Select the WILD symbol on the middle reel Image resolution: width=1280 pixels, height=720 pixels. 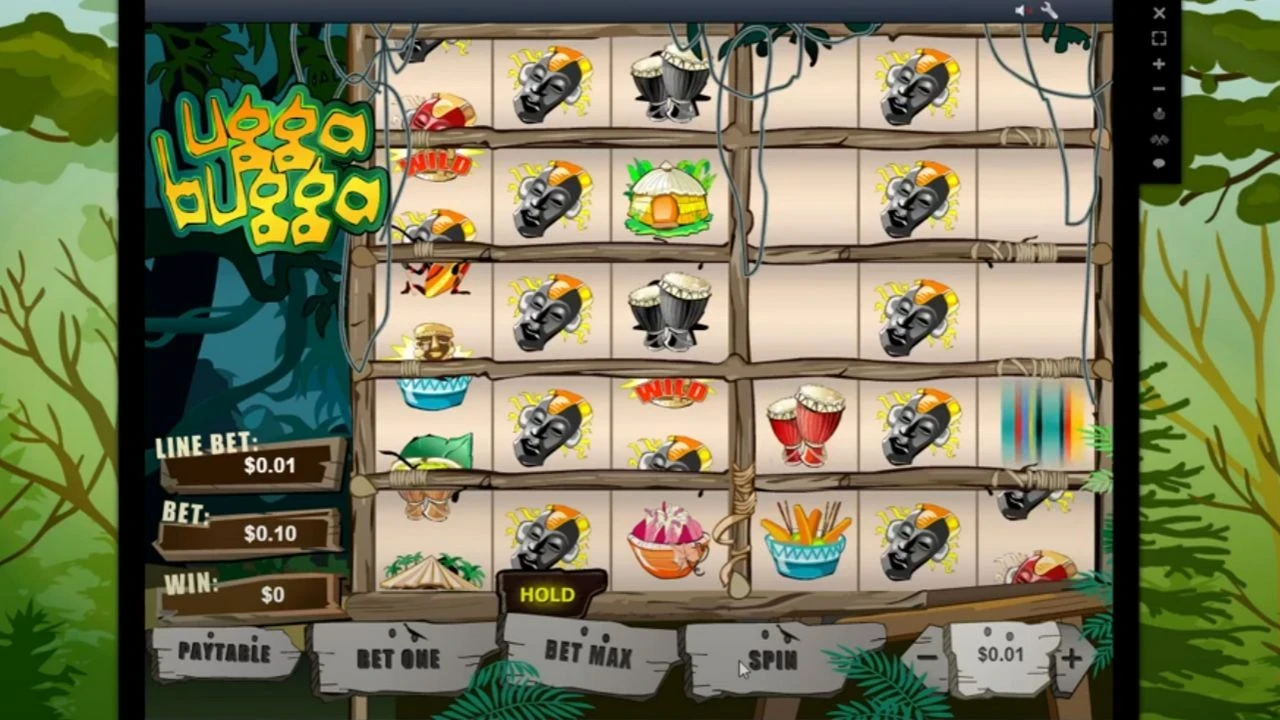(671, 390)
